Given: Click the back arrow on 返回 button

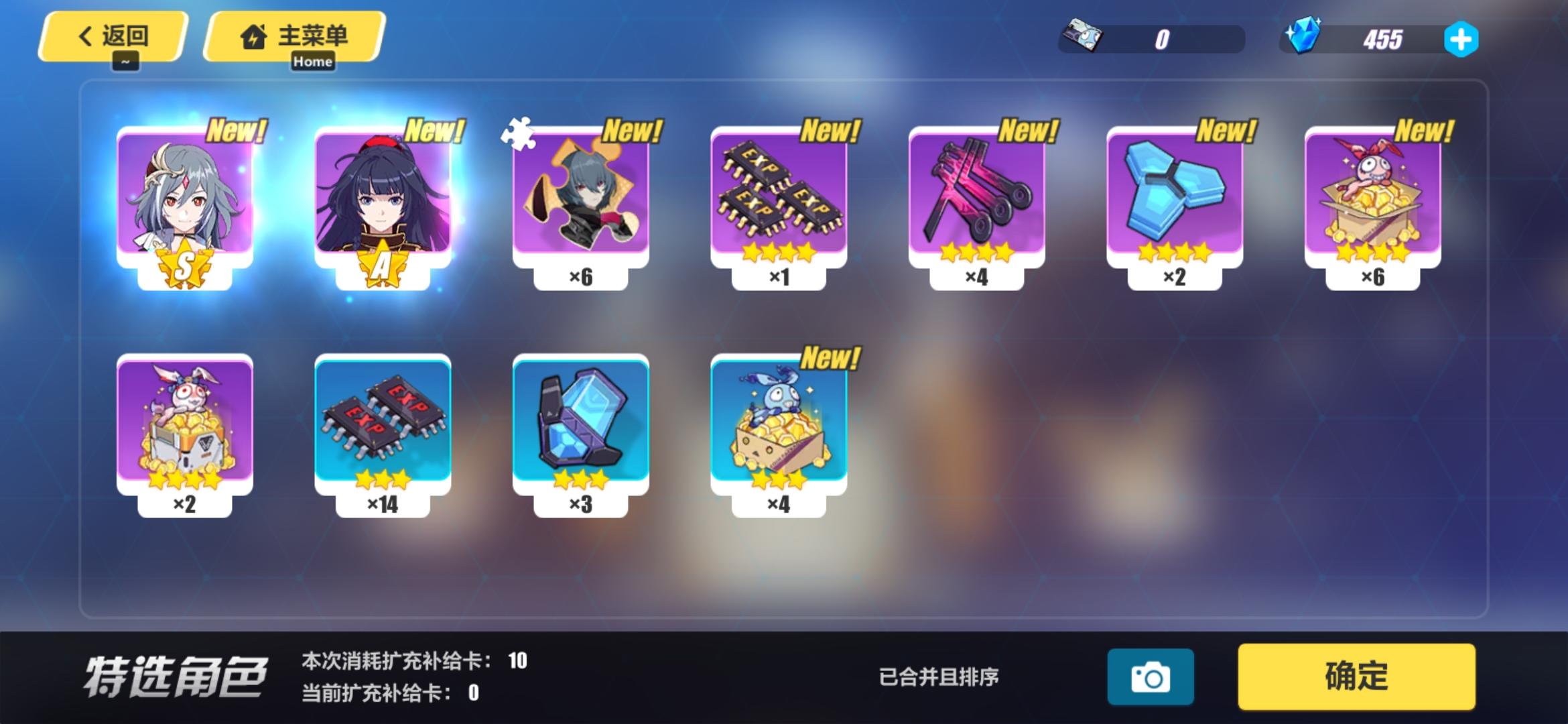Looking at the screenshot, I should coord(83,36).
